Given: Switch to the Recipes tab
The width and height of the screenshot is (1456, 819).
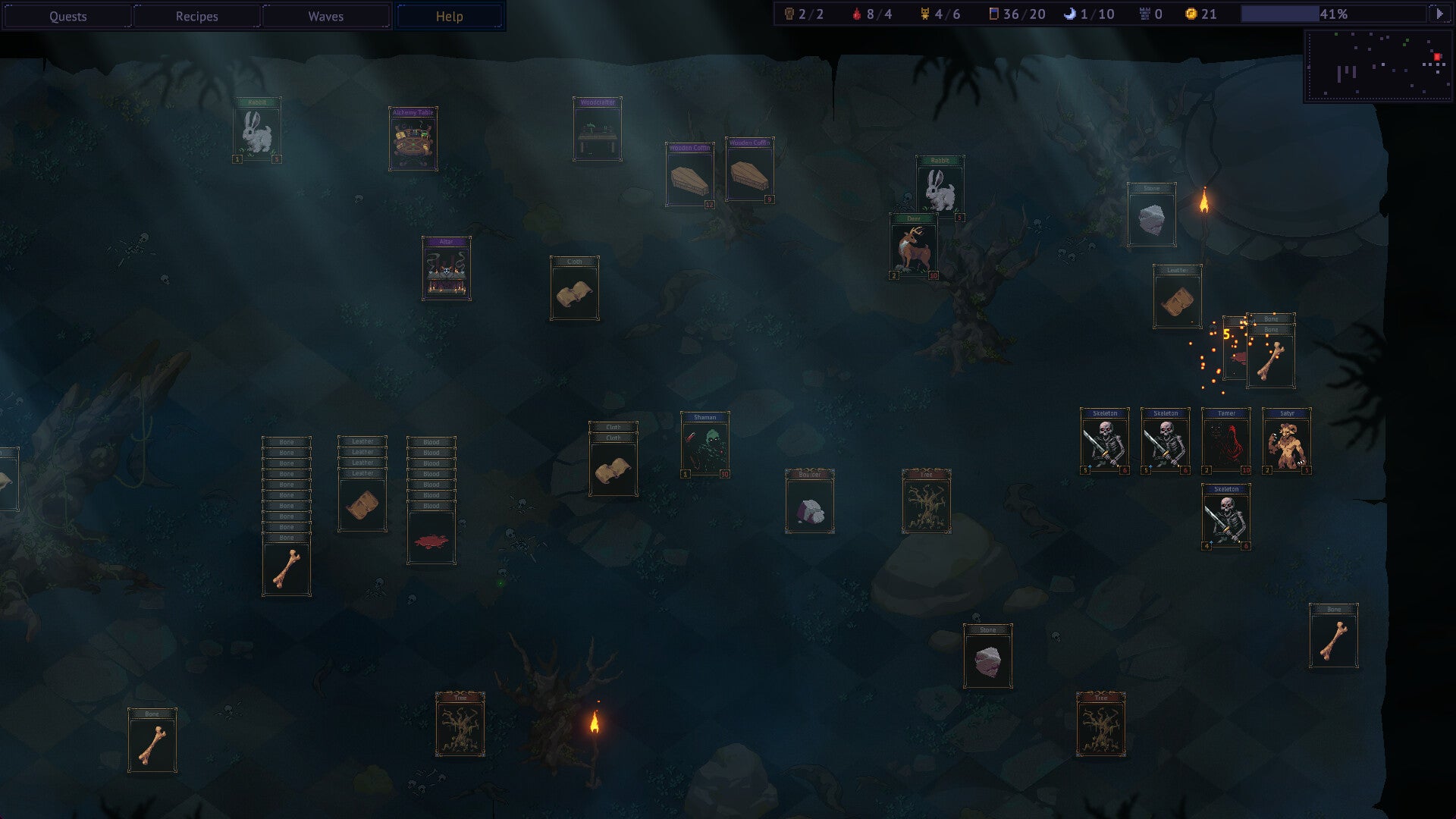Looking at the screenshot, I should point(196,16).
